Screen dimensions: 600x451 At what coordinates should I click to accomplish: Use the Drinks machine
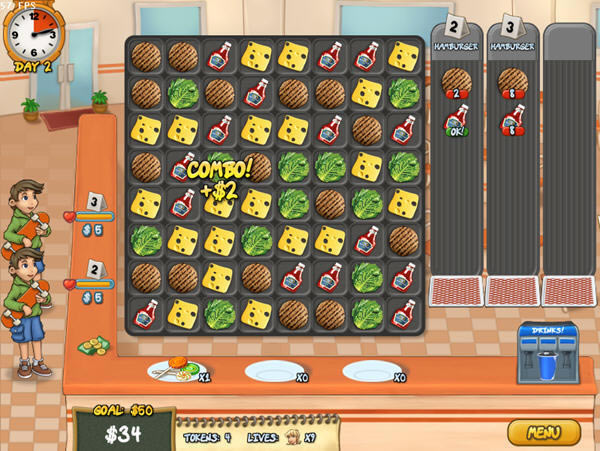tap(547, 353)
